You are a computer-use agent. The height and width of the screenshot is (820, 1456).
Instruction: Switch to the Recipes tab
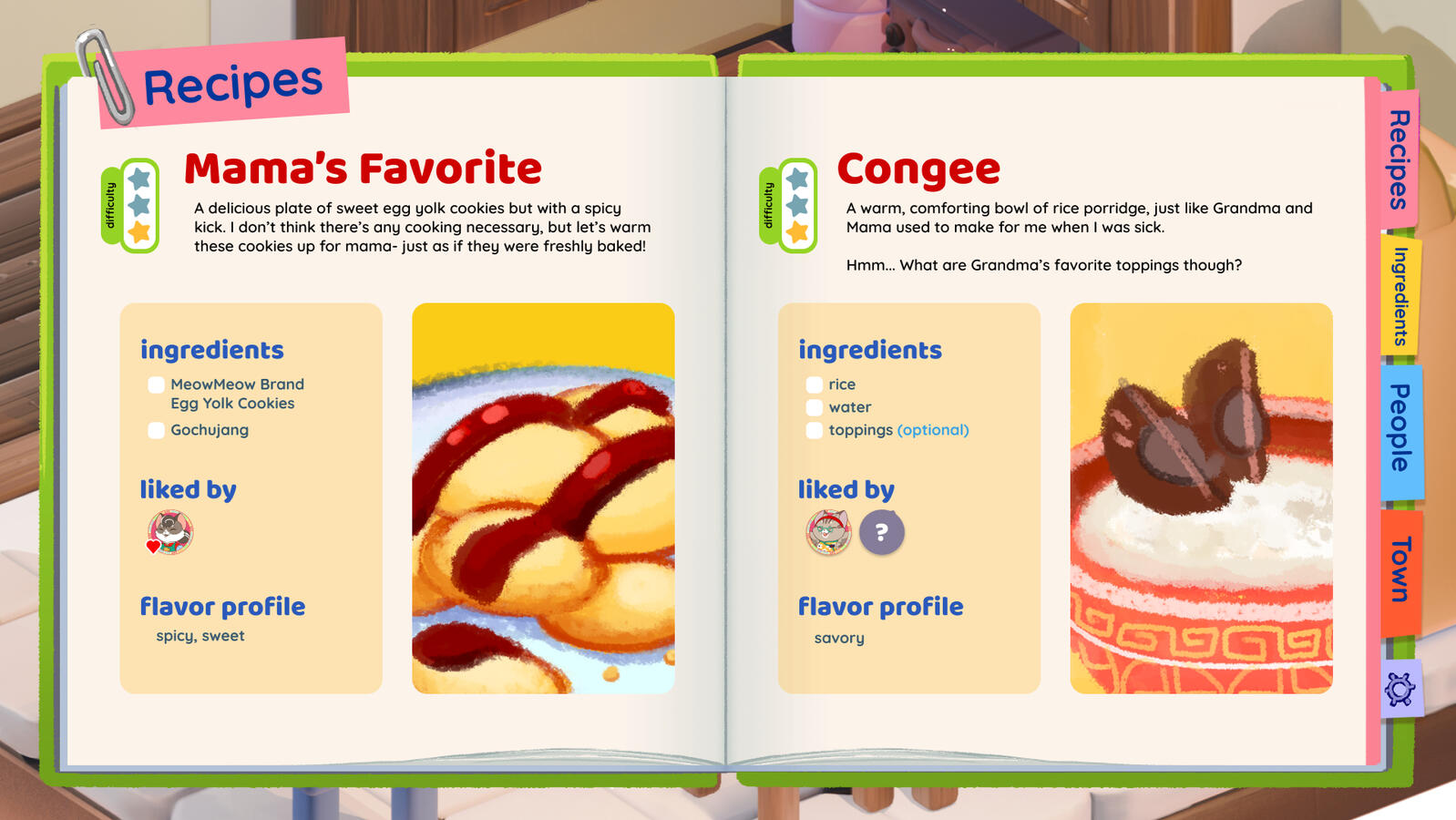1399,159
